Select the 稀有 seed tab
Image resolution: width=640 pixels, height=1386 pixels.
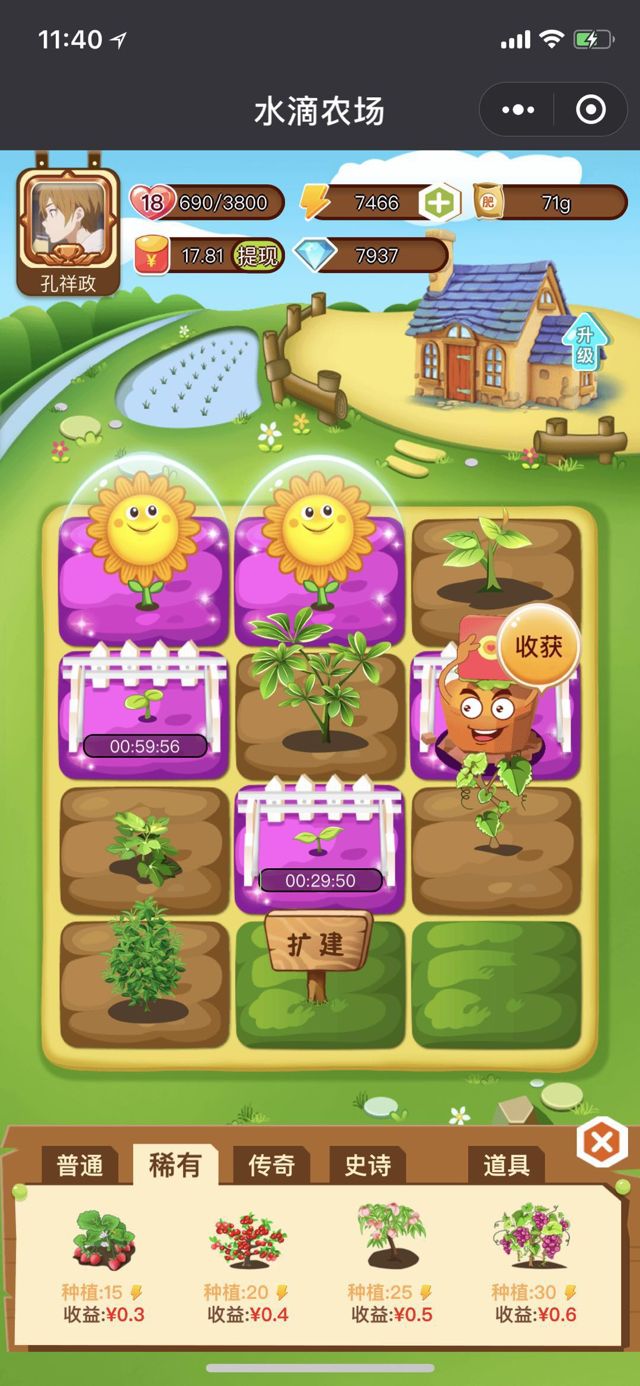point(175,1166)
